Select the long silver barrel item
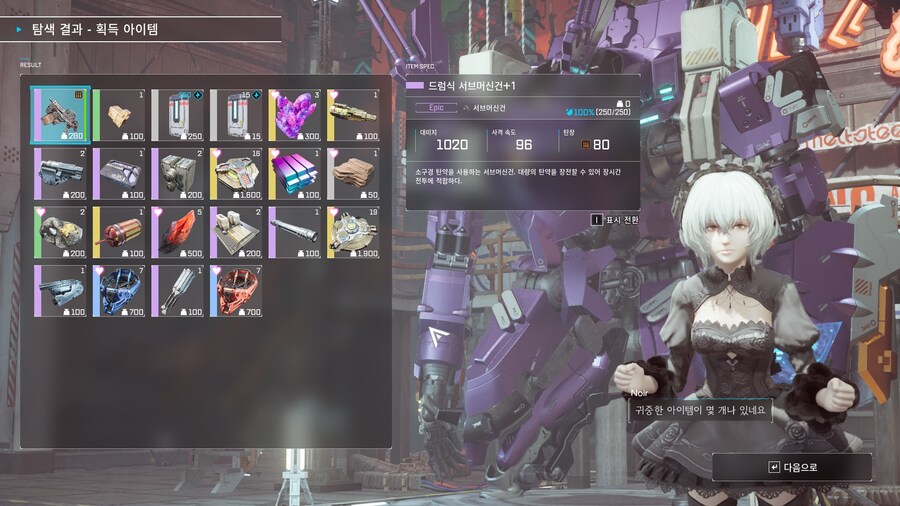Image resolution: width=900 pixels, height=506 pixels. (295, 231)
